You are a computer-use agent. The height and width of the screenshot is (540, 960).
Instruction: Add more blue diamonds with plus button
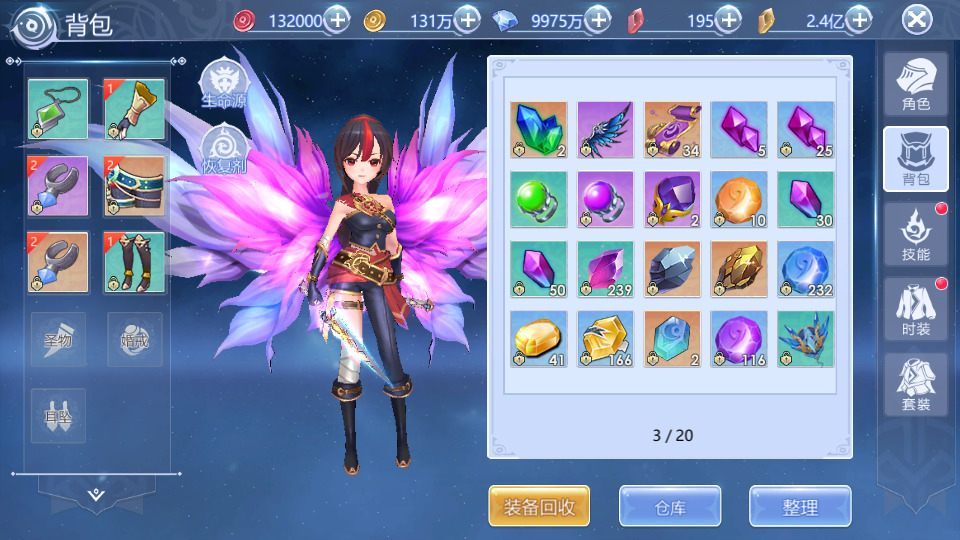(x=598, y=19)
